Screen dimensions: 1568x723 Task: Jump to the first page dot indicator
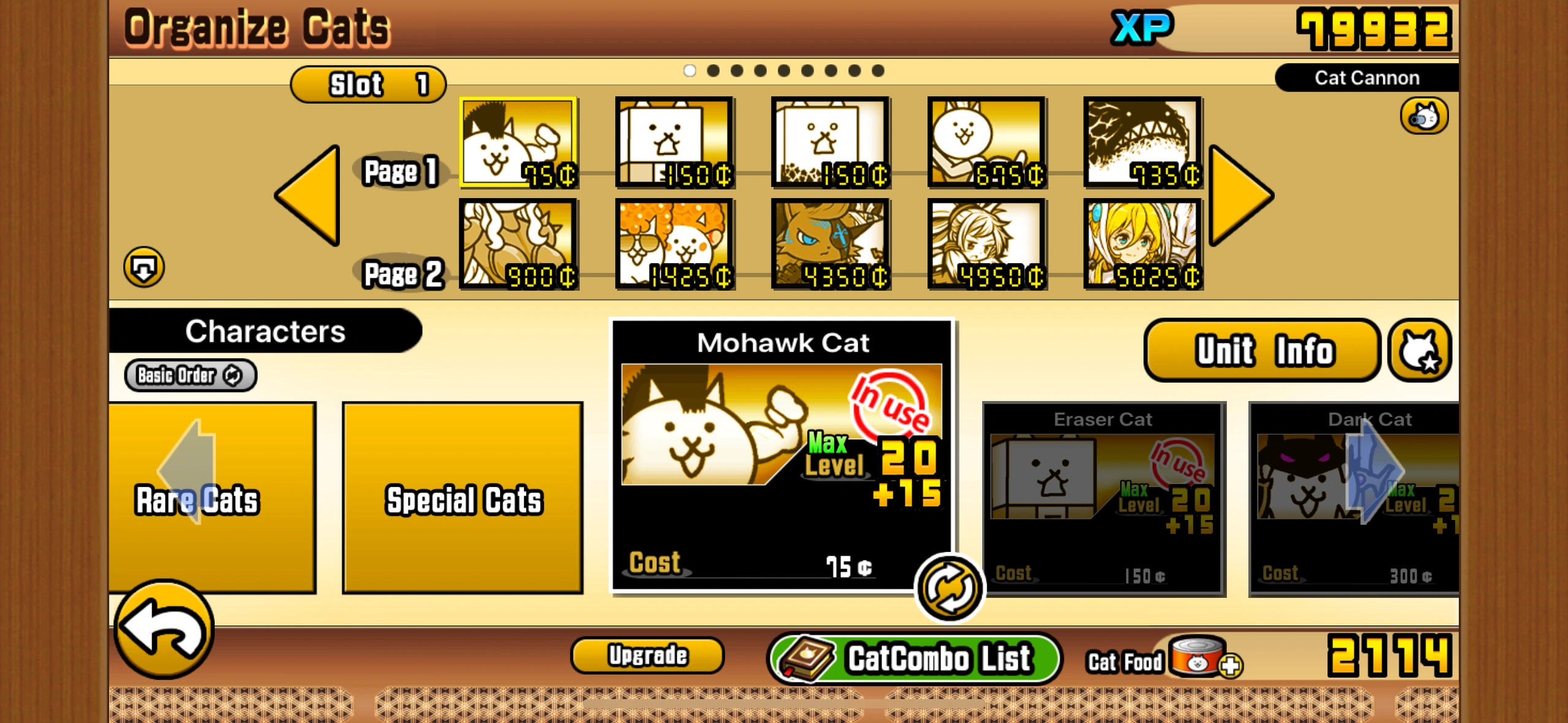(690, 71)
